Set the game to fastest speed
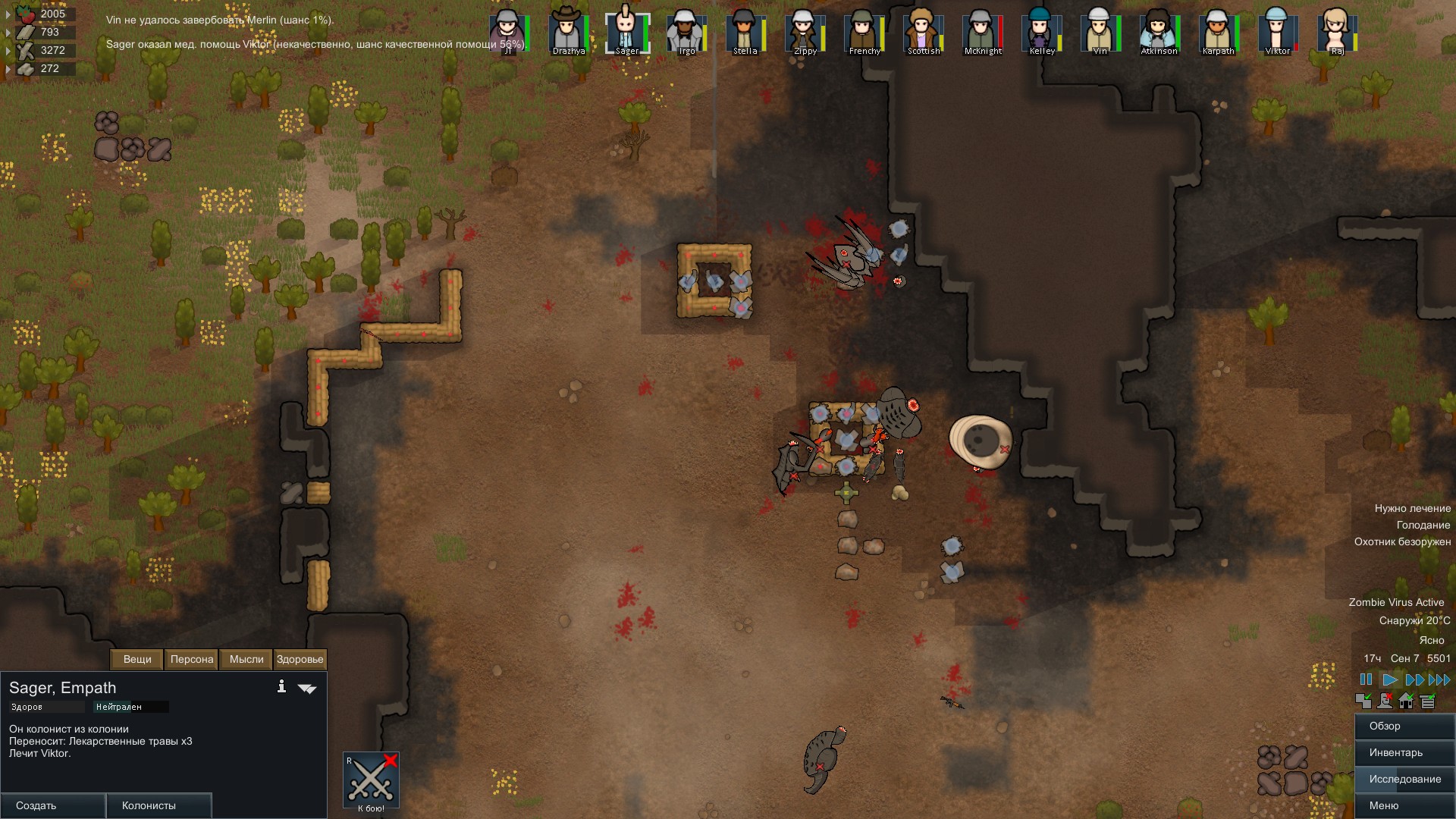The height and width of the screenshot is (819, 1456). coord(1439,679)
